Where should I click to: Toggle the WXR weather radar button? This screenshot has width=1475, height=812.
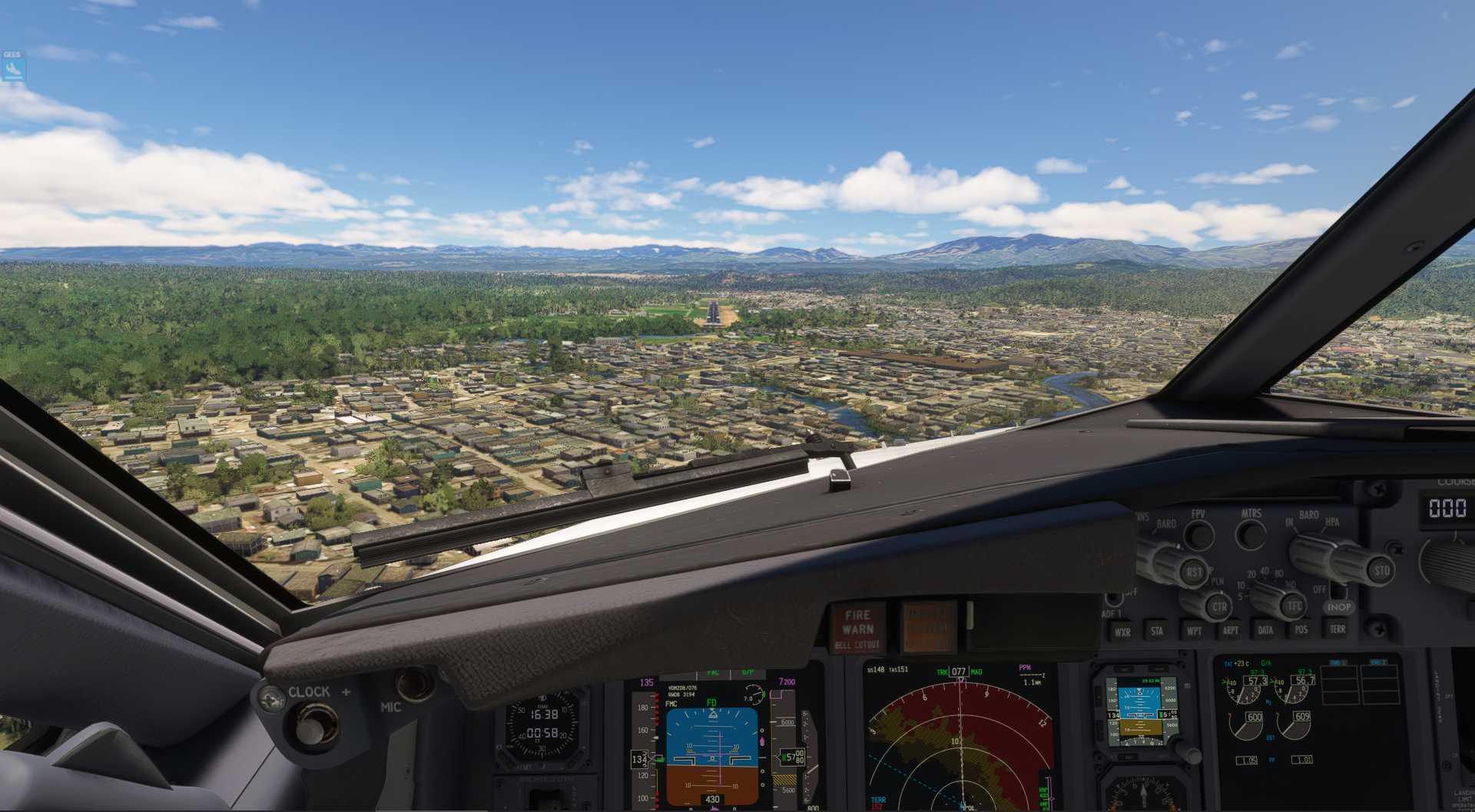click(x=1122, y=631)
